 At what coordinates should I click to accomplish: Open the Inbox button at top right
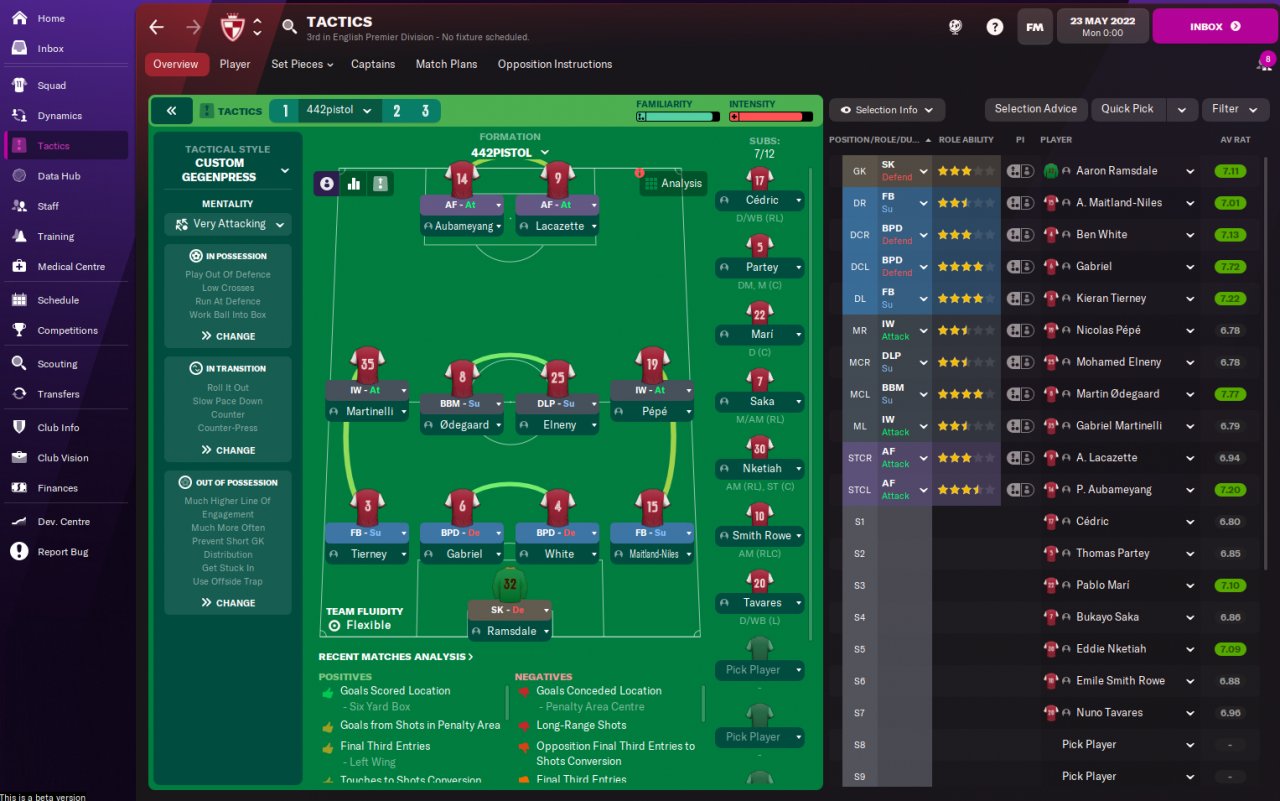coord(1214,27)
